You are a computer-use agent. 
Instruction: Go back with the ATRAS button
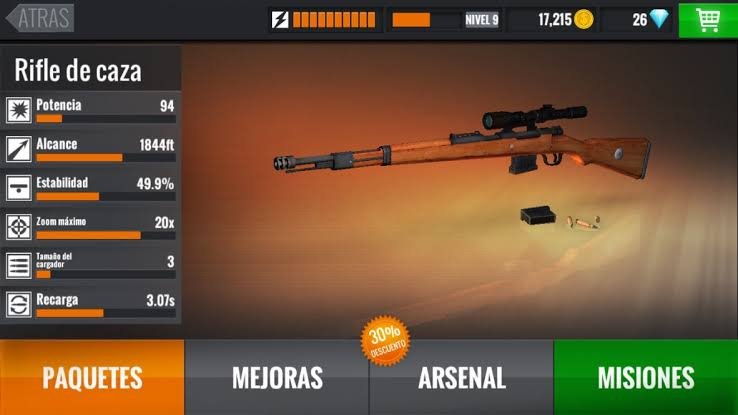coord(40,18)
